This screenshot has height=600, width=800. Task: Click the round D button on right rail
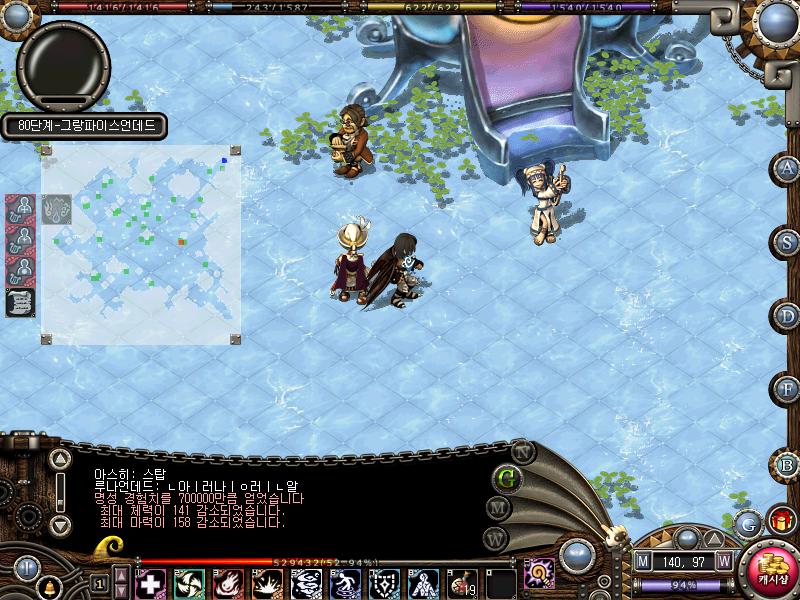[788, 316]
